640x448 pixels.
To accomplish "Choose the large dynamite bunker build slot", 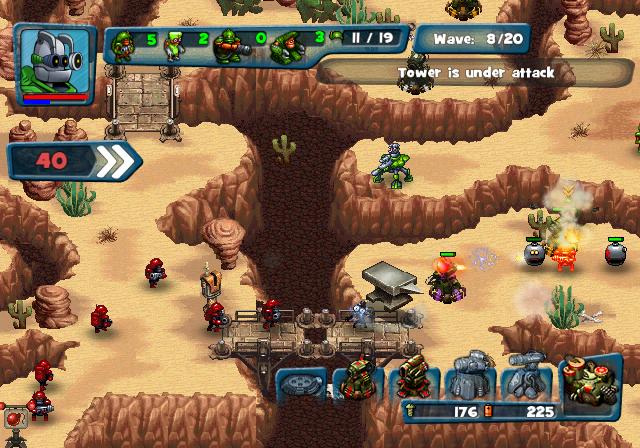I will tap(590, 378).
